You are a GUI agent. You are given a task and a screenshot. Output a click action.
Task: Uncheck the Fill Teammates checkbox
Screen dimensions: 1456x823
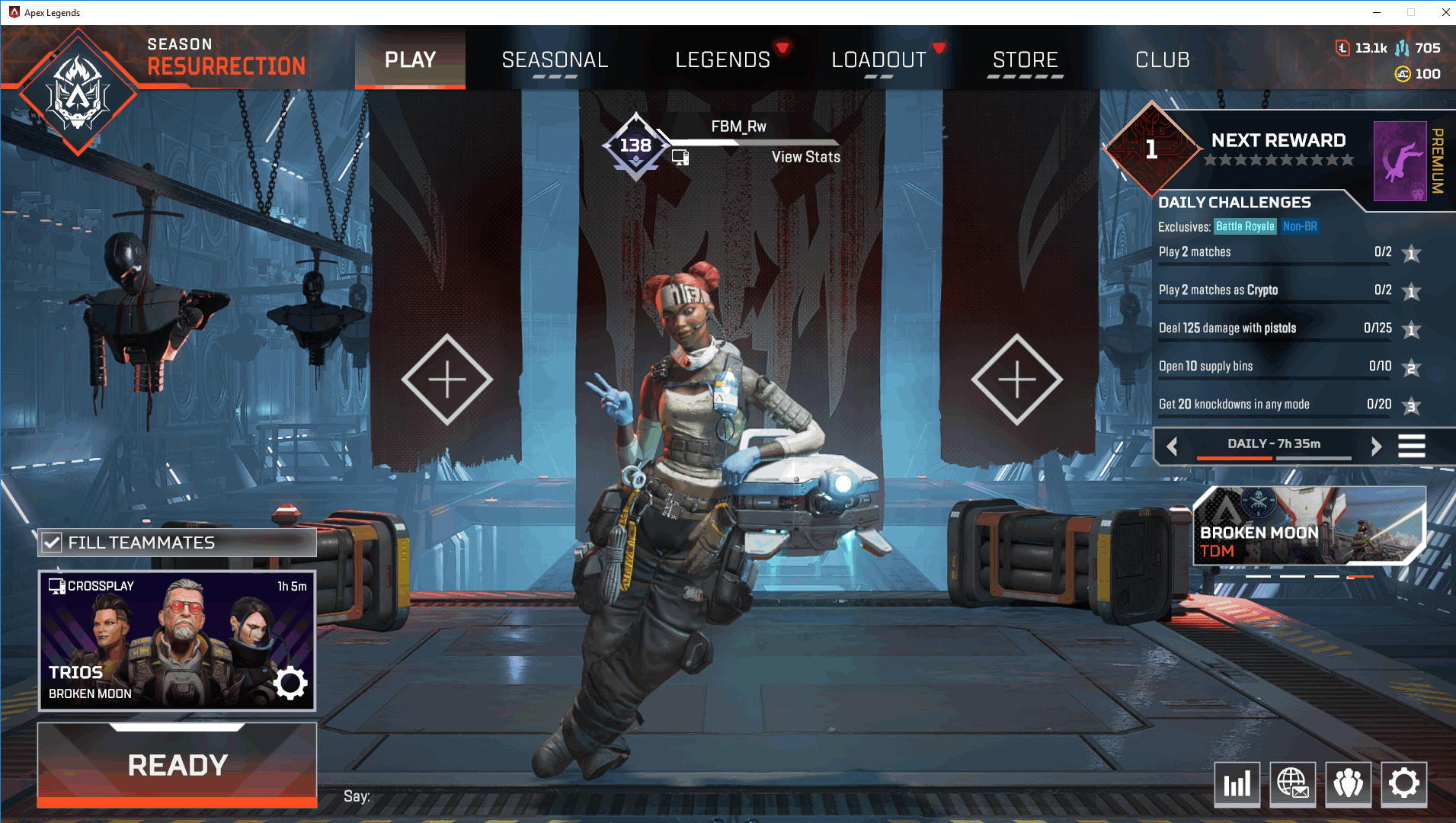coord(51,543)
